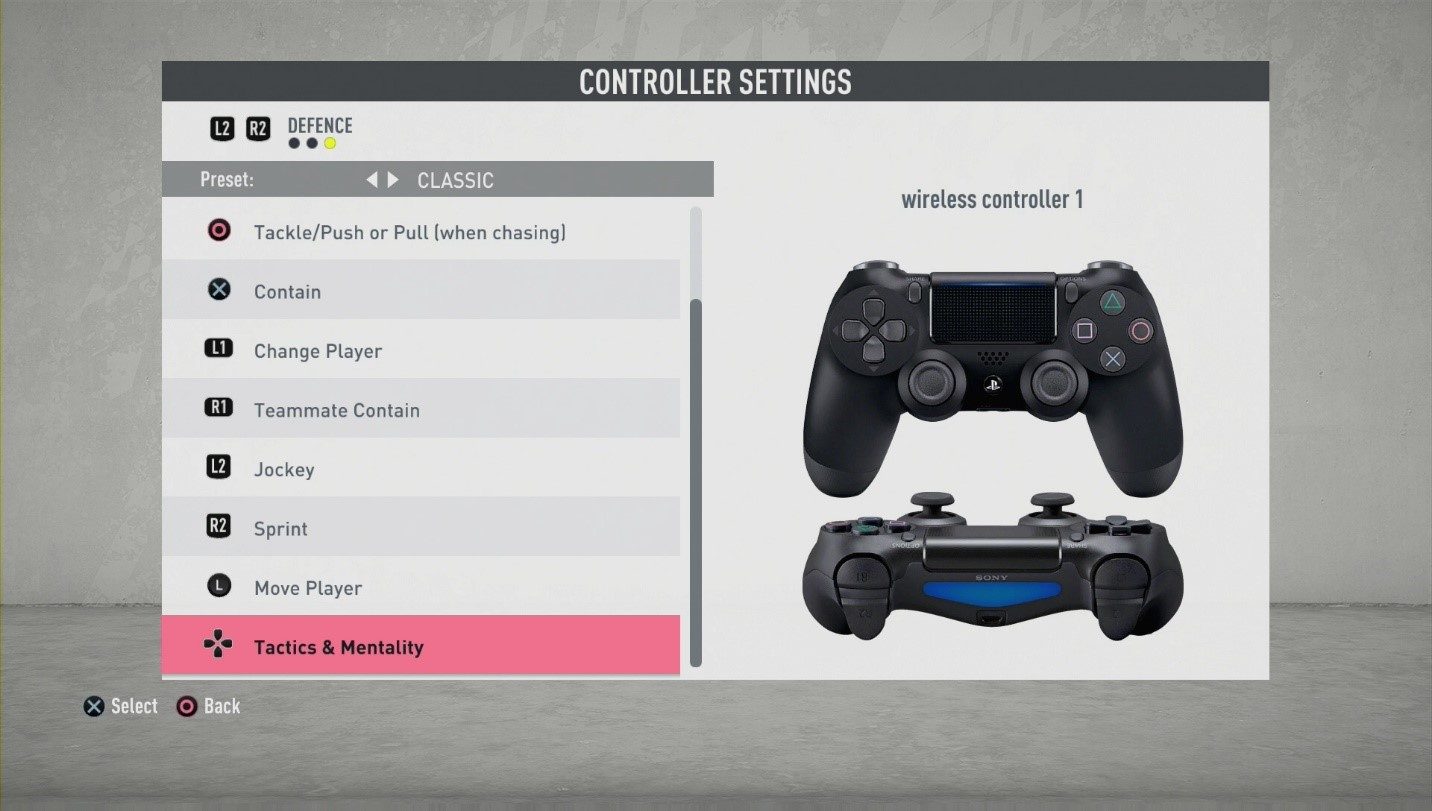Click the R1 icon for Teammate Contain
Image resolution: width=1432 pixels, height=811 pixels.
(x=218, y=407)
